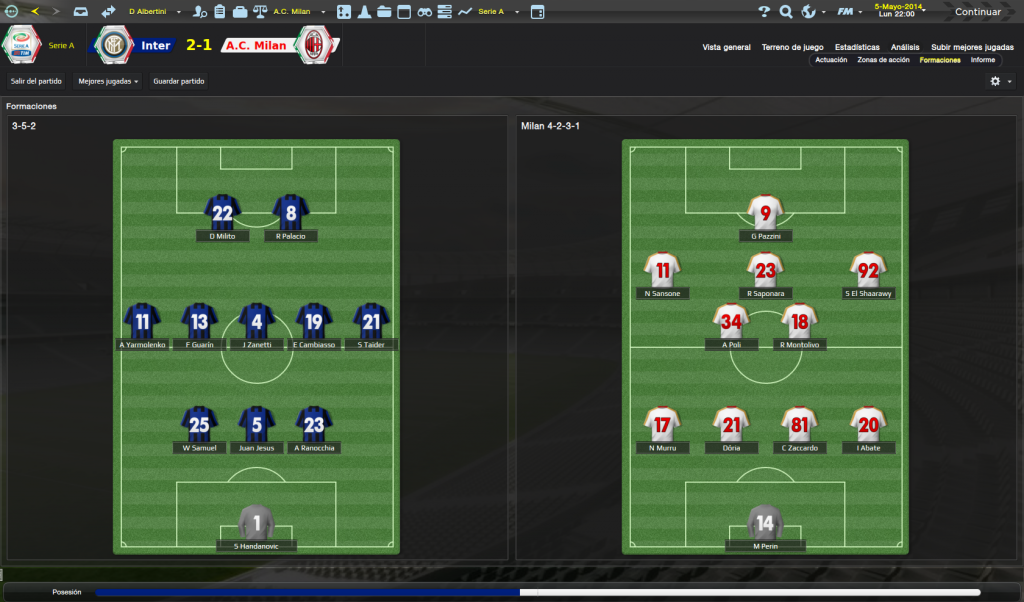Select the Análisis tab
Screen dimensions: 1024x602
pos(905,47)
